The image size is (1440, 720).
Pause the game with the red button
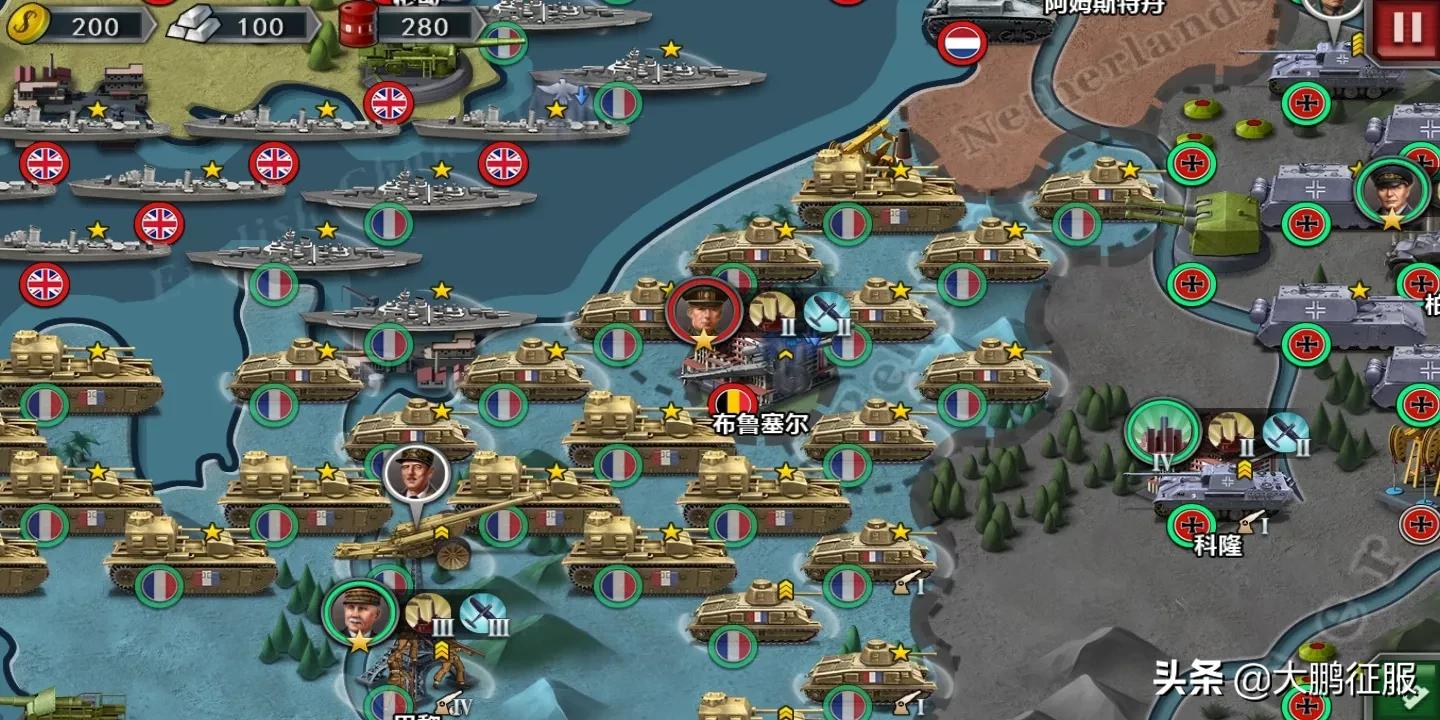coord(1406,27)
